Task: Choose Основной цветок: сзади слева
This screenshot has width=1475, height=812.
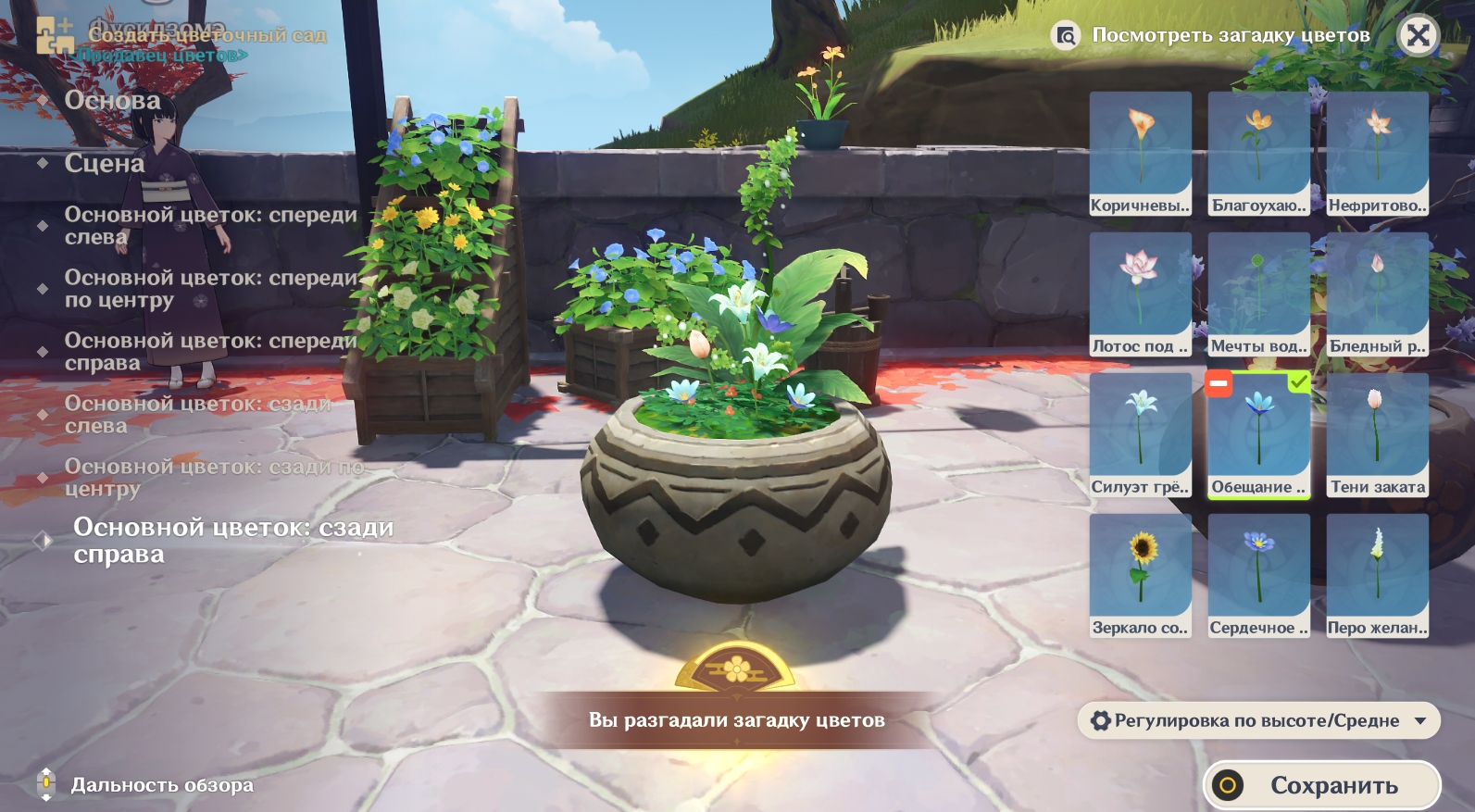Action: (x=197, y=414)
